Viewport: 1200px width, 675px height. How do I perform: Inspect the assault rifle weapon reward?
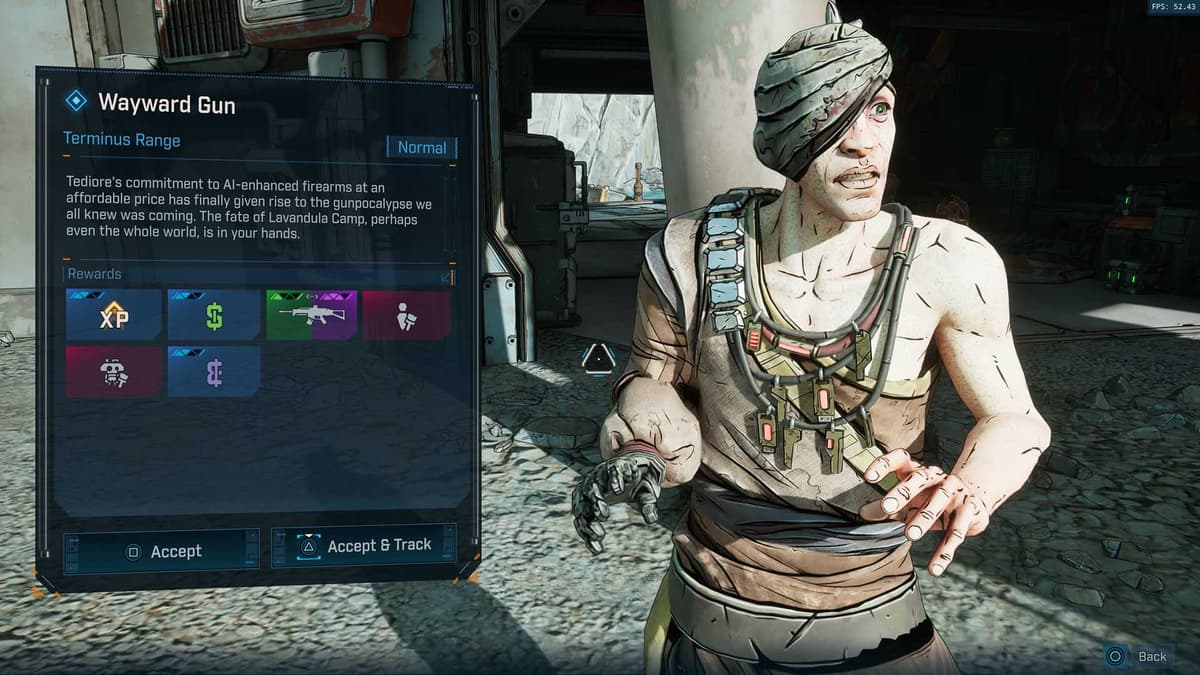point(312,316)
